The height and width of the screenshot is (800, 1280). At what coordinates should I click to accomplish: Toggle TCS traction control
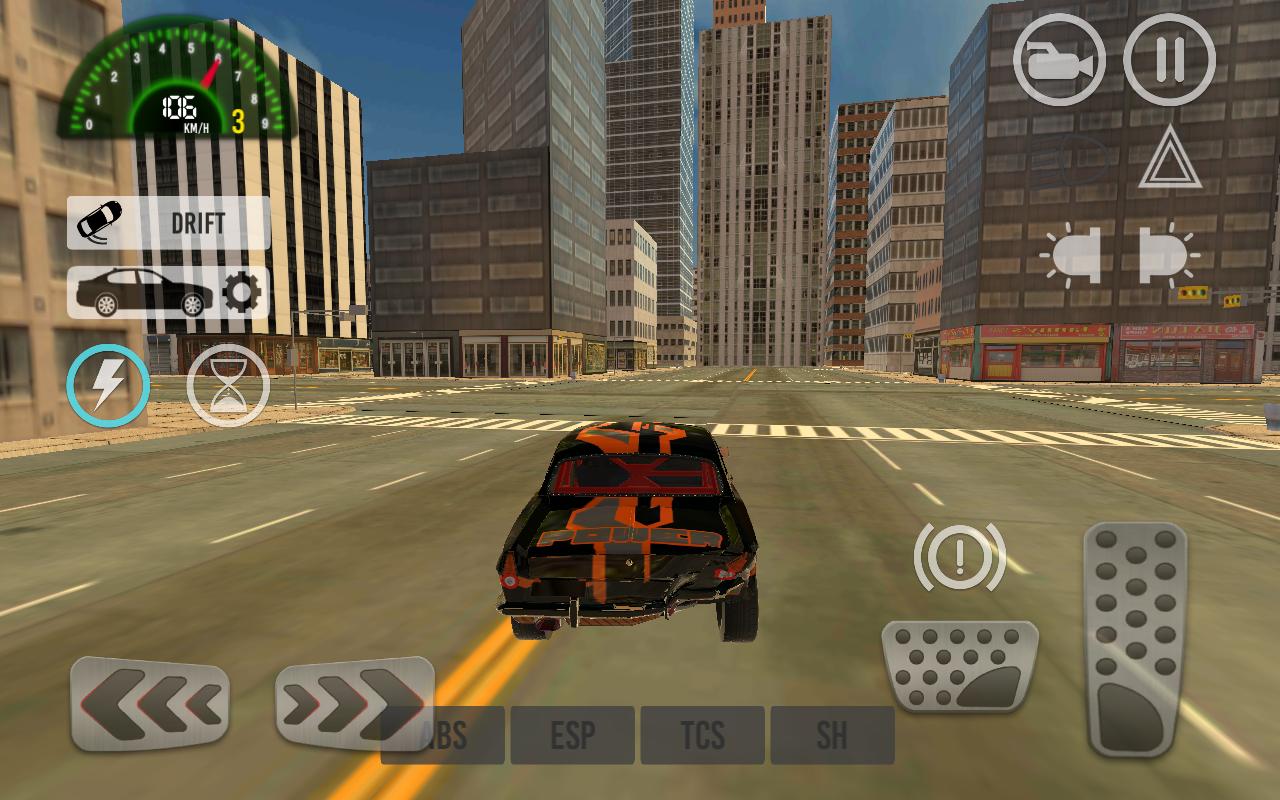click(x=702, y=736)
